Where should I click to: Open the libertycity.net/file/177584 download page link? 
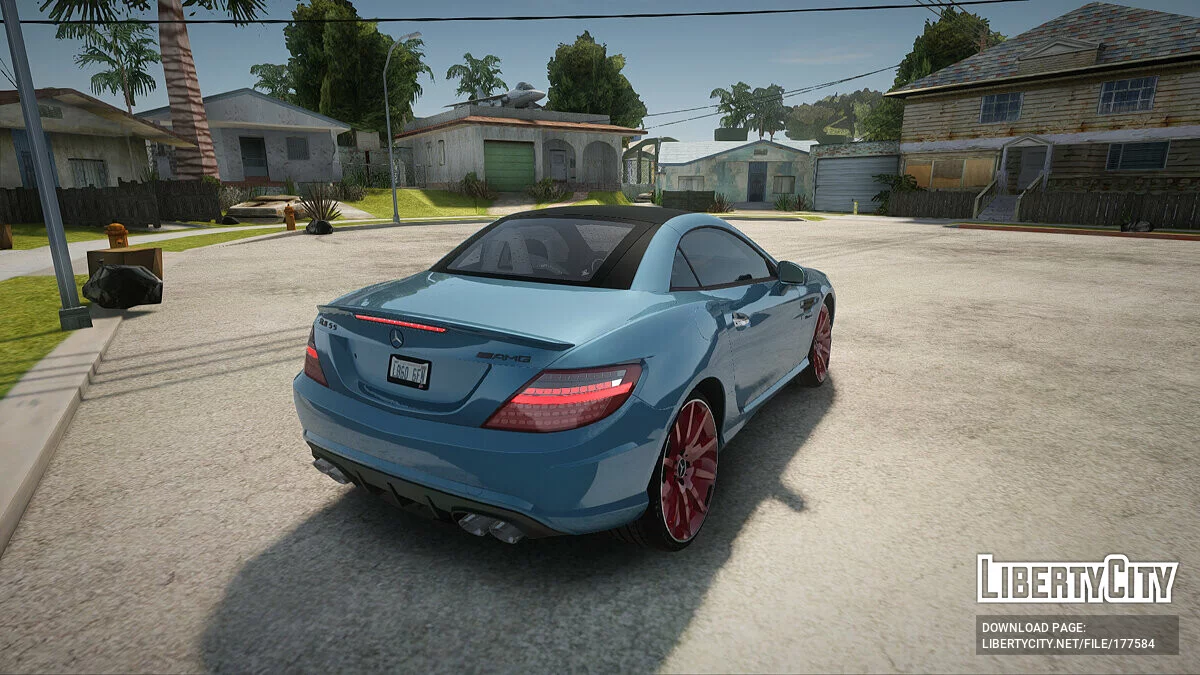coord(1068,643)
